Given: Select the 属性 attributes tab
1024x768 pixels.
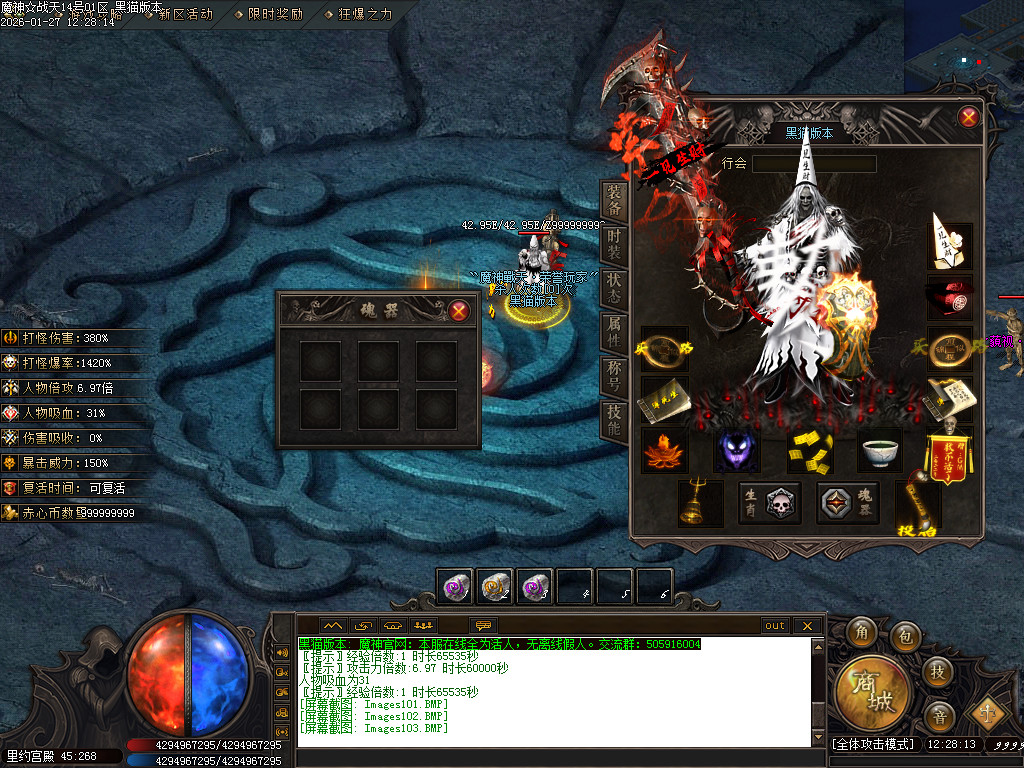Looking at the screenshot, I should (614, 331).
